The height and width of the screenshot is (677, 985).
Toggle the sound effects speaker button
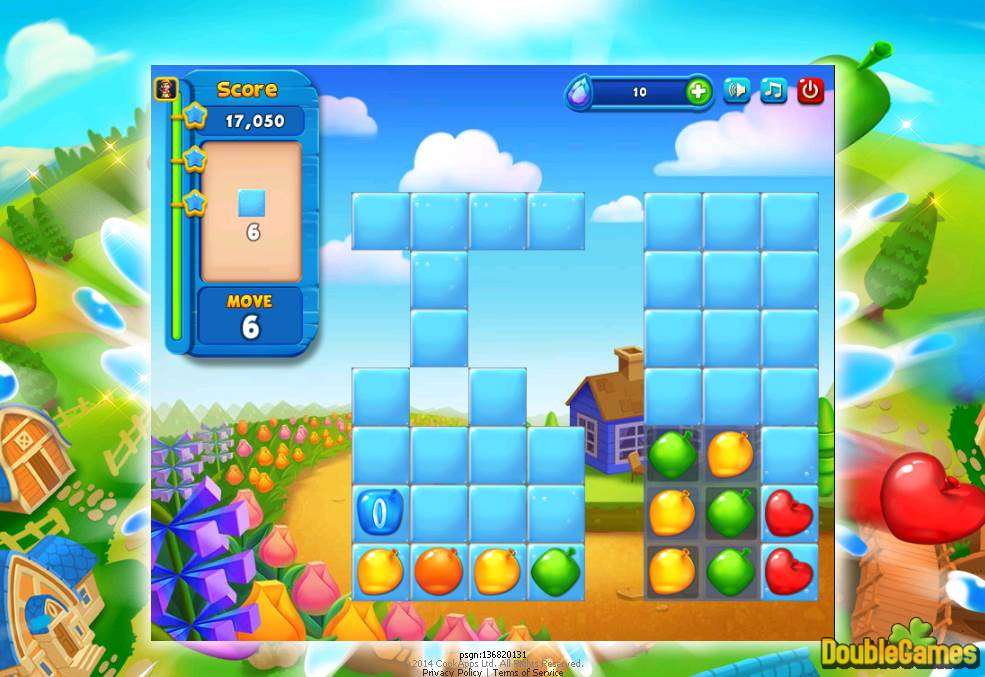click(737, 91)
